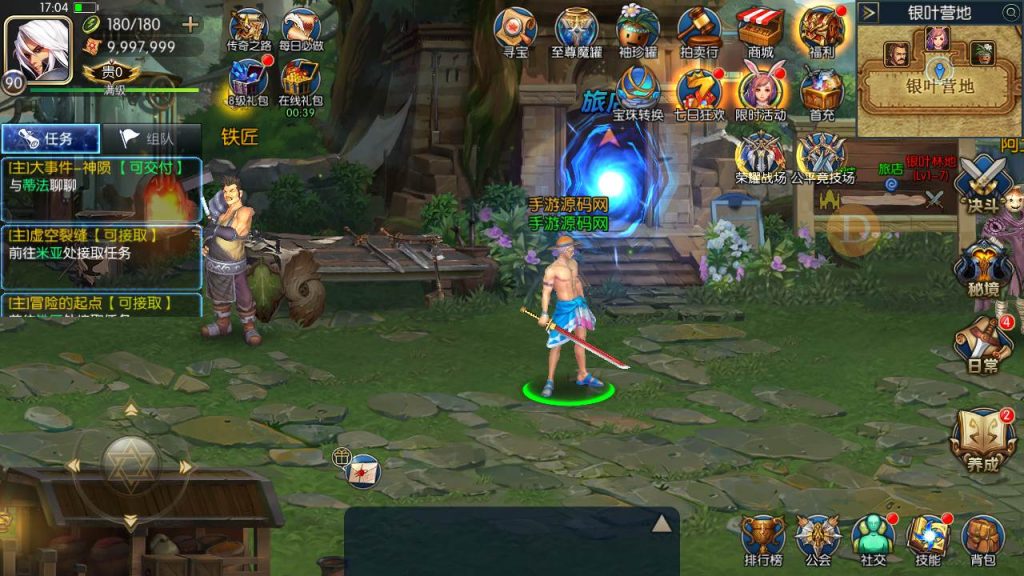Open the 任务 quest tab

click(x=50, y=139)
